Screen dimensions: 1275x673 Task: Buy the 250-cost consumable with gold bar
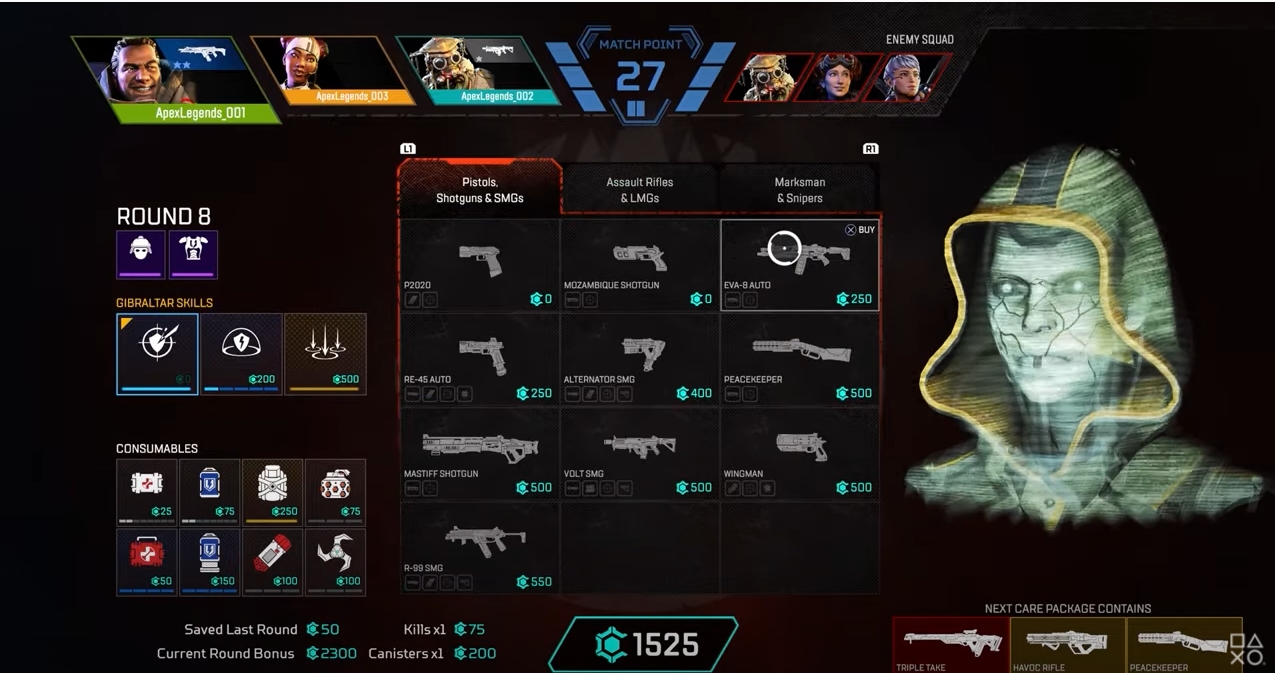[273, 491]
